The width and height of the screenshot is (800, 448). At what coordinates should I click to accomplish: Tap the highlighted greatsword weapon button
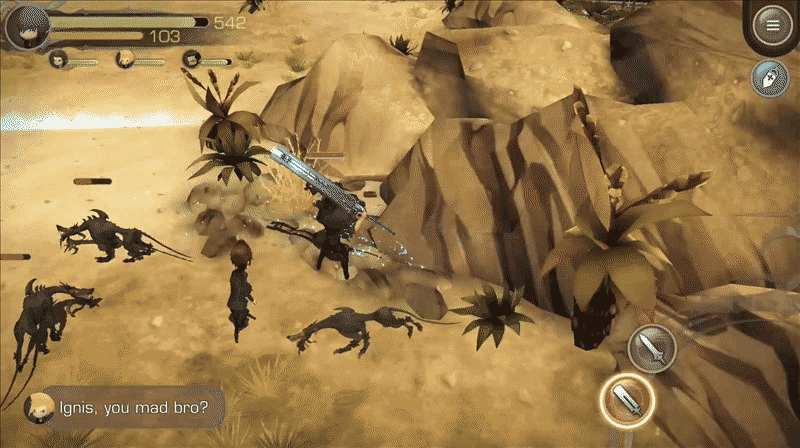[626, 399]
